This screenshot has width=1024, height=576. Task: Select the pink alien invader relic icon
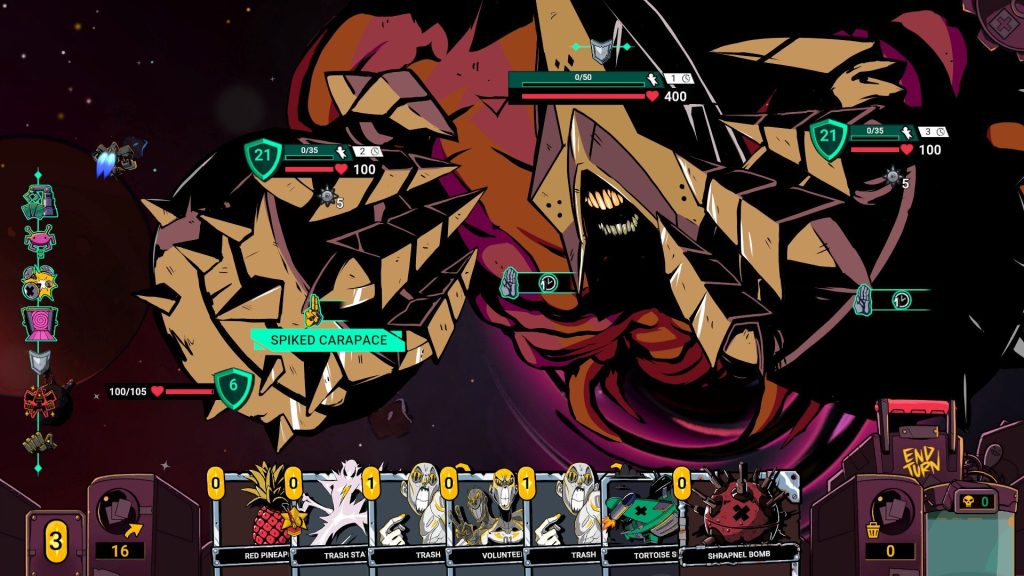click(x=39, y=240)
